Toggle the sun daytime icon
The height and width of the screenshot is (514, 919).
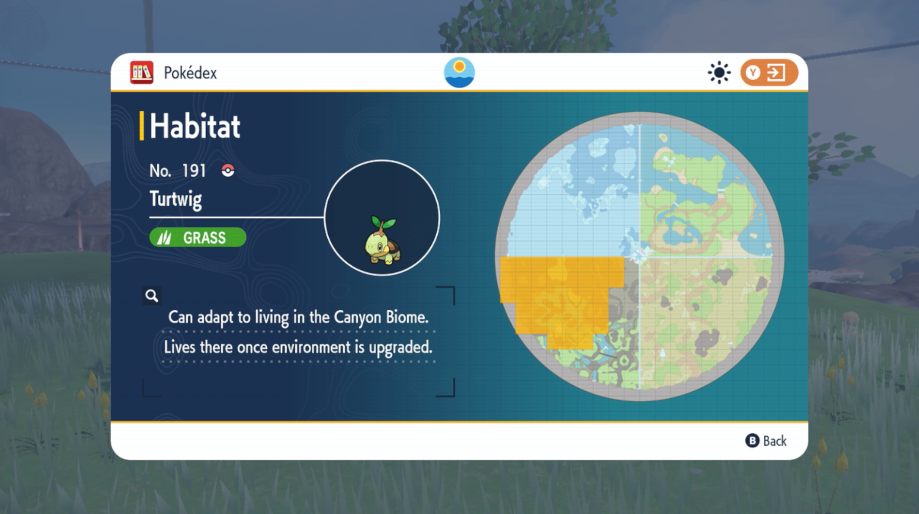tap(719, 73)
